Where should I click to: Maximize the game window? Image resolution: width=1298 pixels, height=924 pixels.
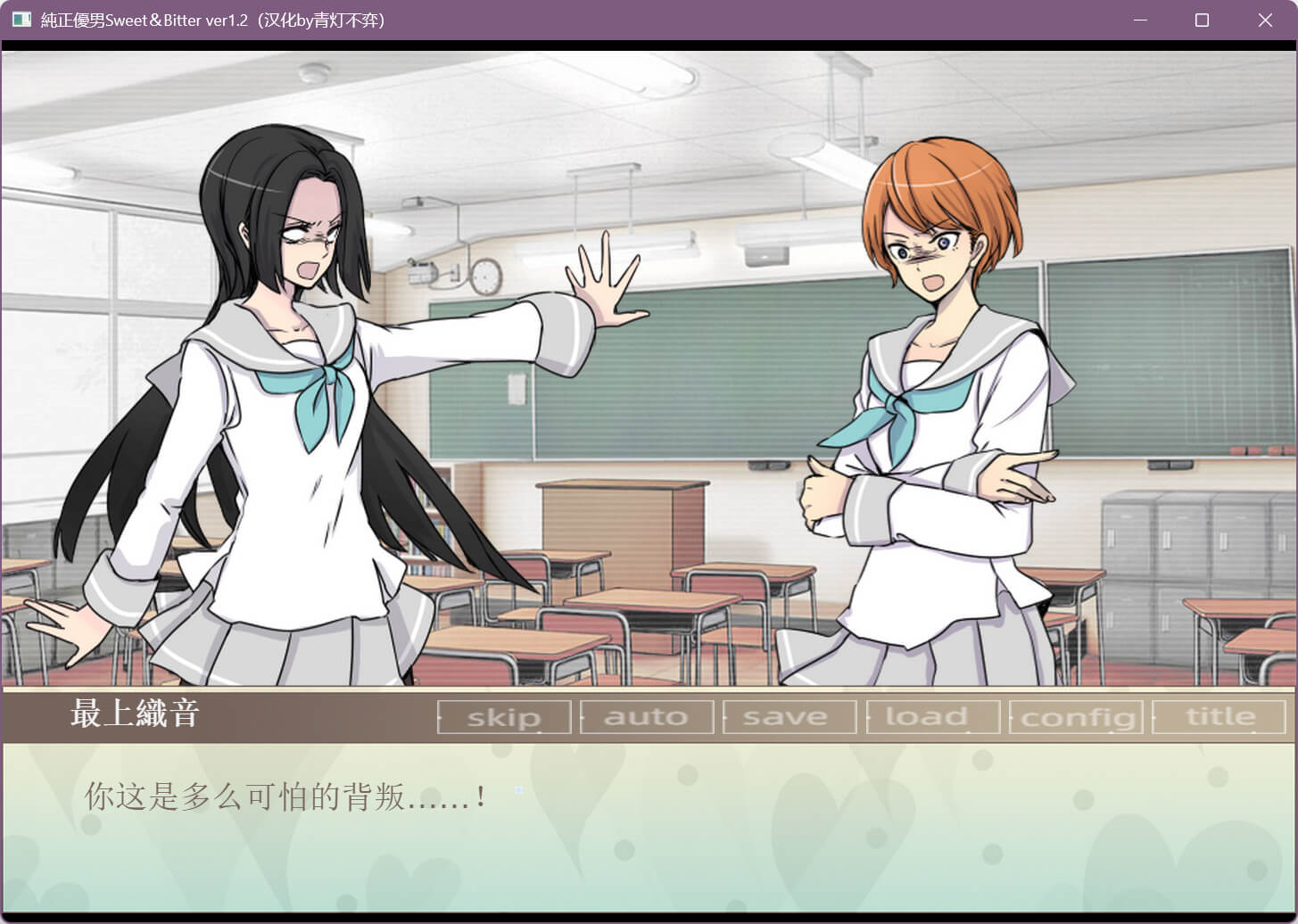pyautogui.click(x=1202, y=20)
